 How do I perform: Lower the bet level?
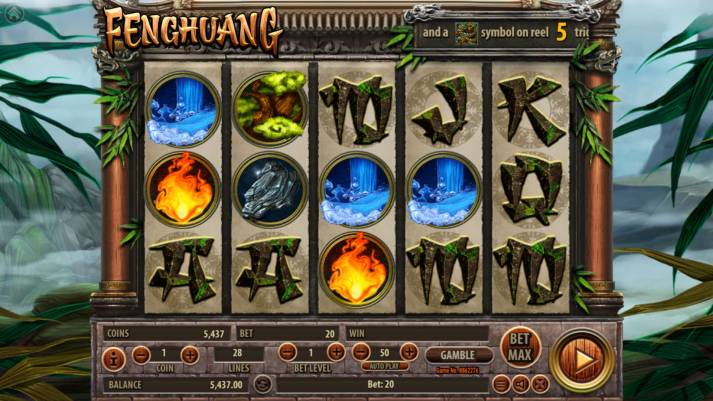click(x=287, y=352)
